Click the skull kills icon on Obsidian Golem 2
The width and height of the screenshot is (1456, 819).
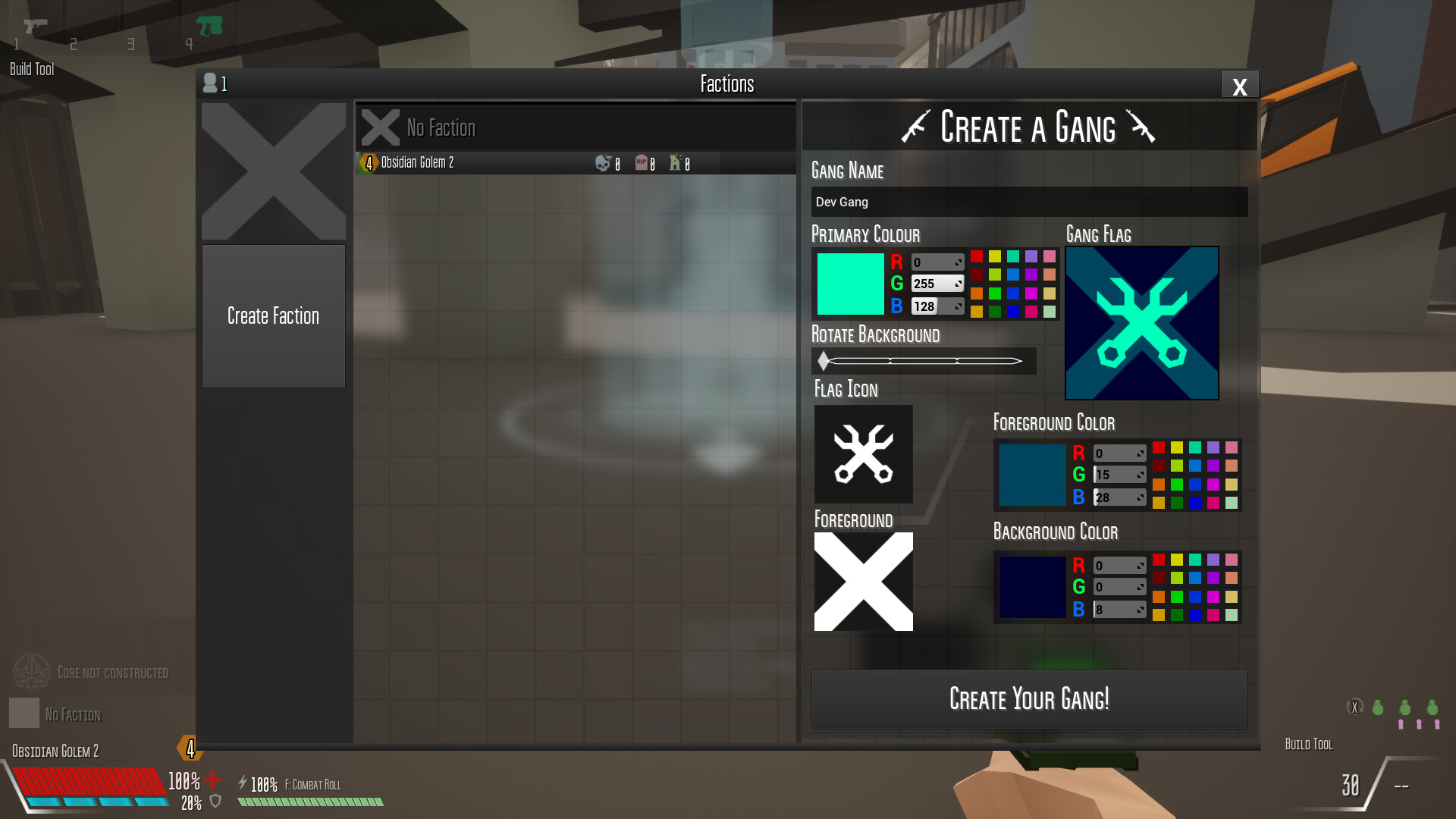point(603,162)
